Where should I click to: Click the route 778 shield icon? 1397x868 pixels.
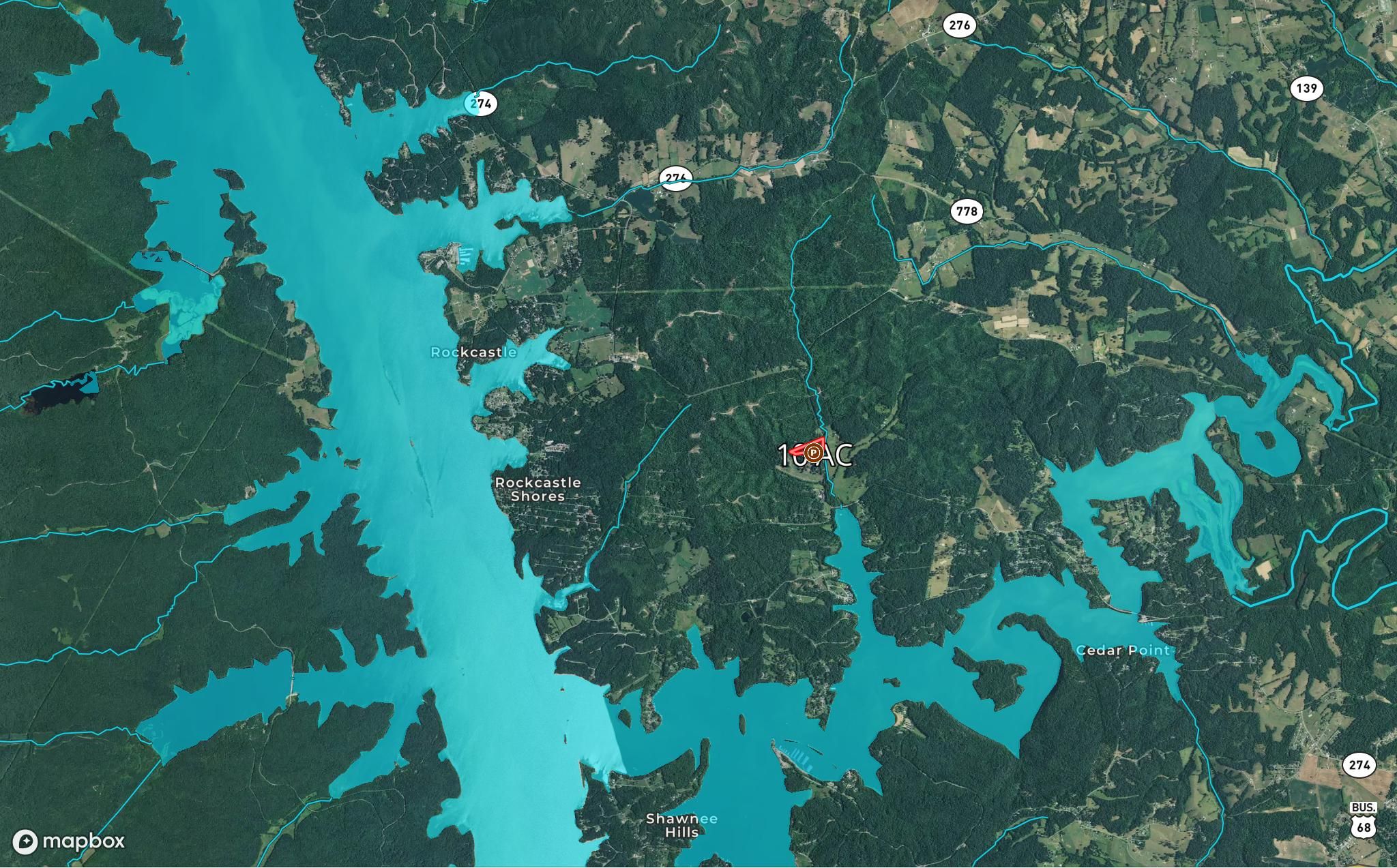point(968,211)
